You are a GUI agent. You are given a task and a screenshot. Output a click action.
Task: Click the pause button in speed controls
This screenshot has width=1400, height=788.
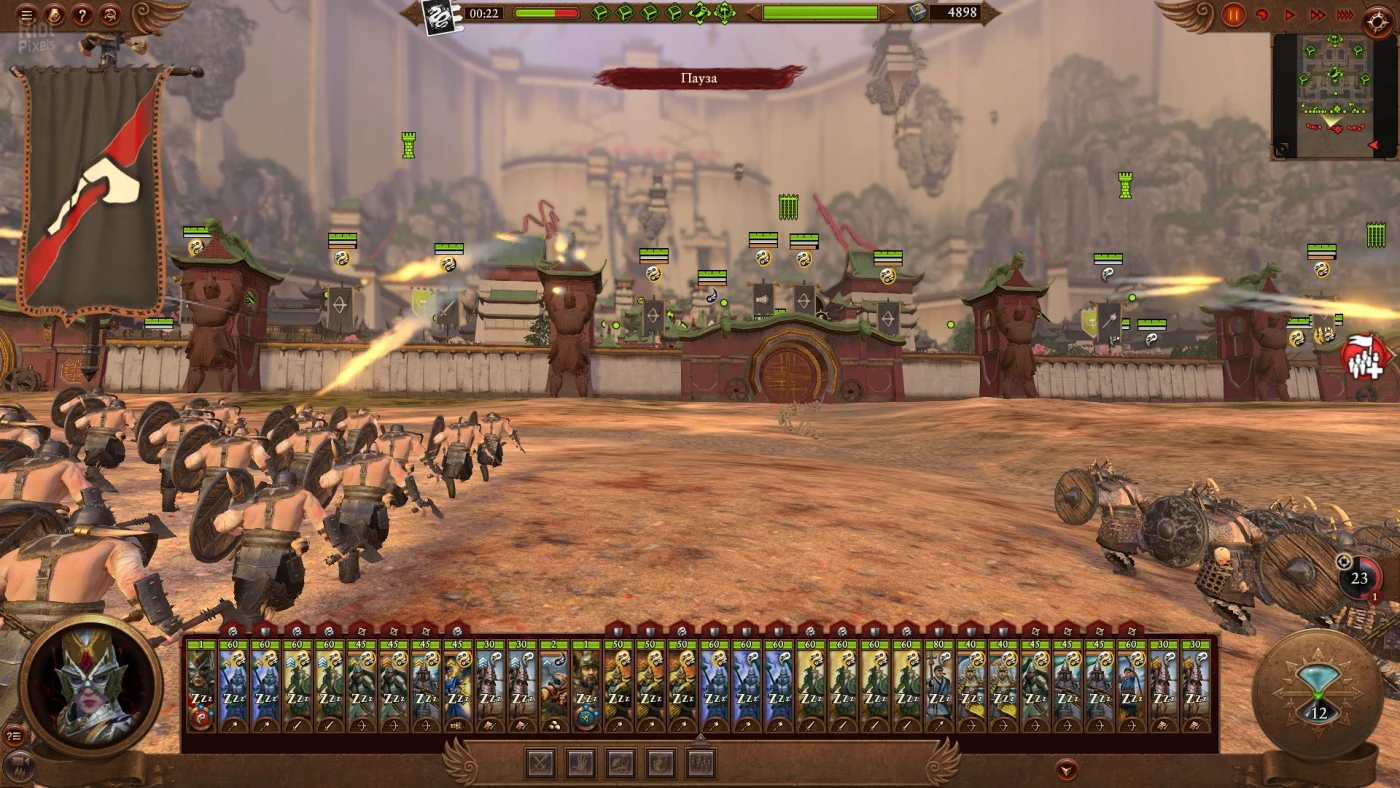point(1233,15)
